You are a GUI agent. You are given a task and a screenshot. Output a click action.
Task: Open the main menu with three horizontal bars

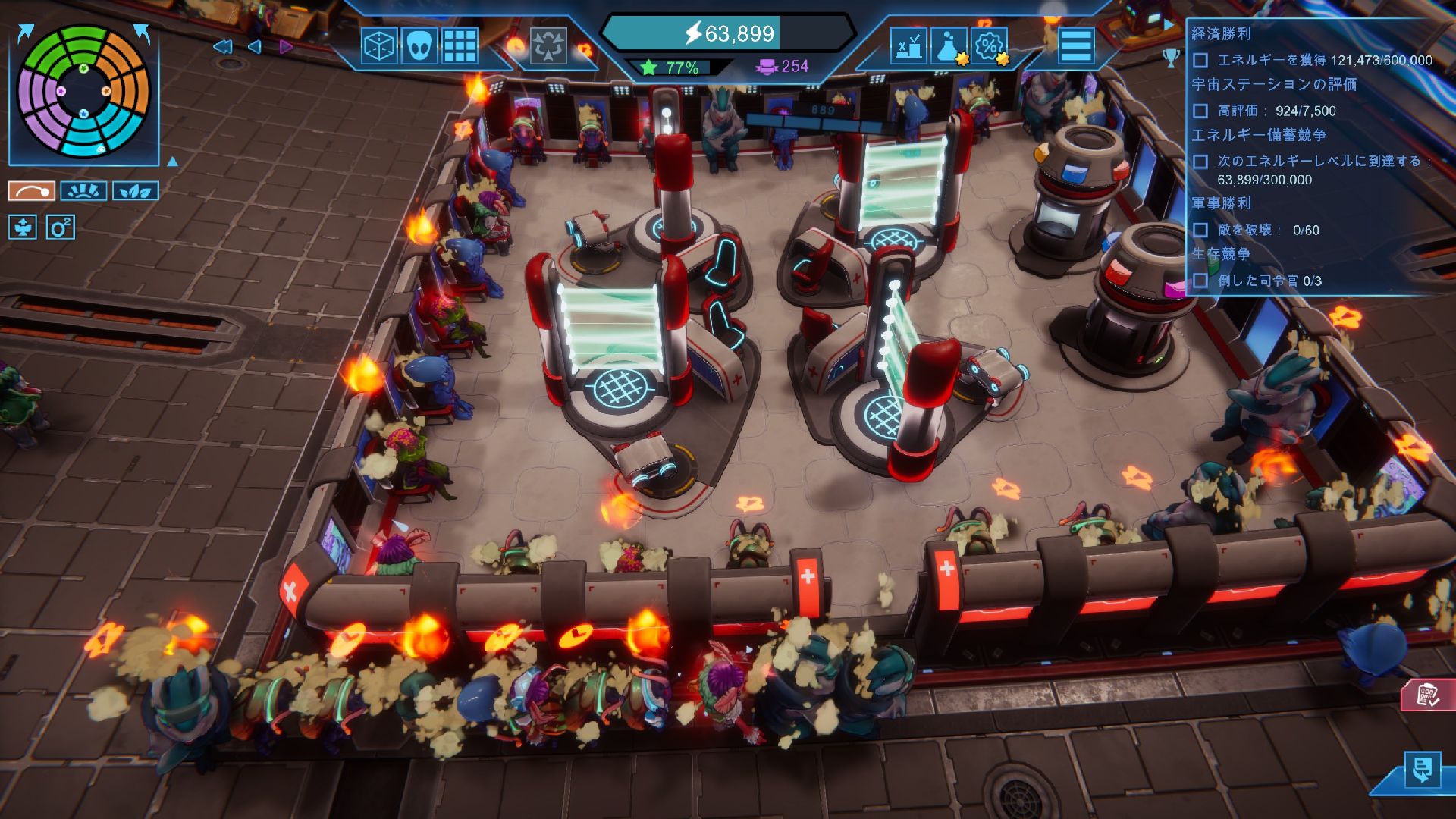1076,45
